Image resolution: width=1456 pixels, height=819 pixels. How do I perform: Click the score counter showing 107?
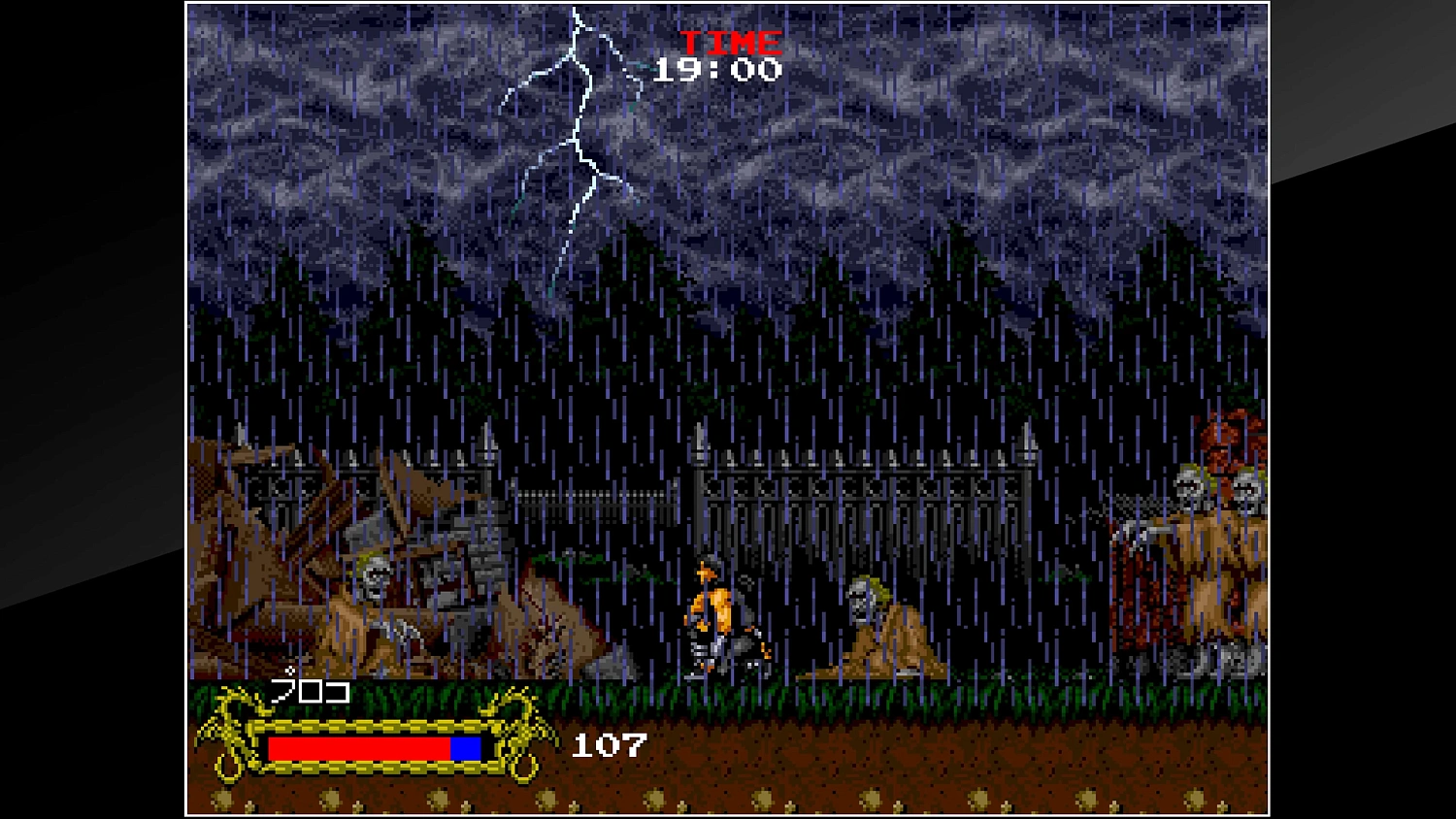point(607,745)
